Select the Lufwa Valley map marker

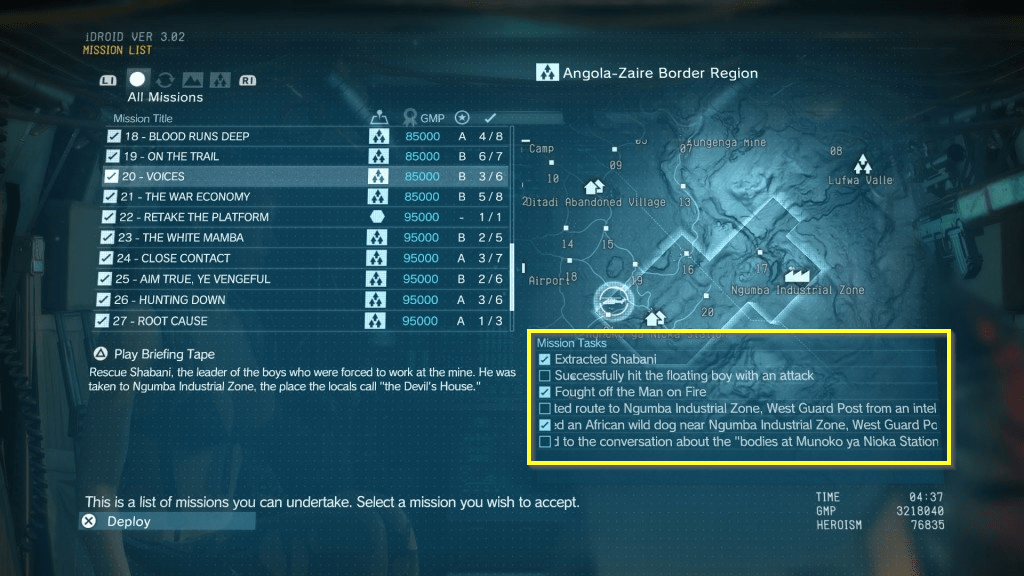pos(860,163)
